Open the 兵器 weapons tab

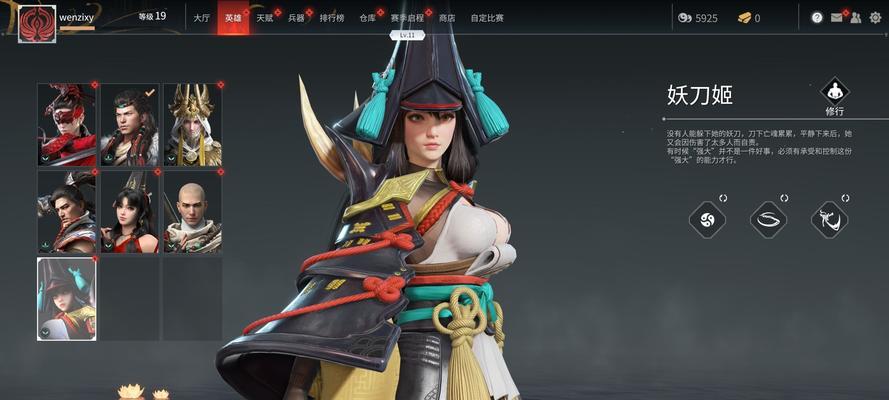click(296, 17)
